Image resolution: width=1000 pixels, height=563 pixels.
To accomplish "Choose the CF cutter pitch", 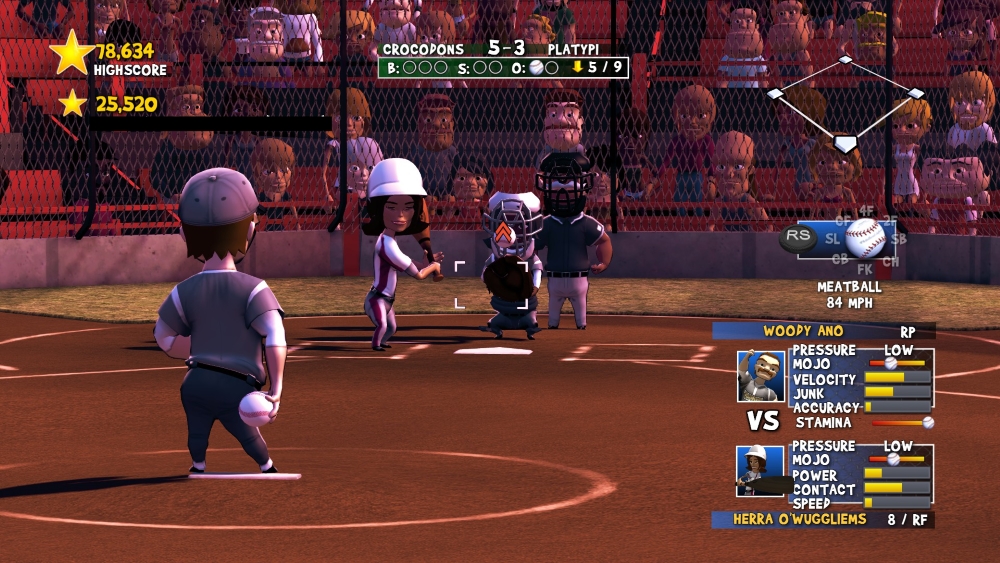I will tap(842, 220).
